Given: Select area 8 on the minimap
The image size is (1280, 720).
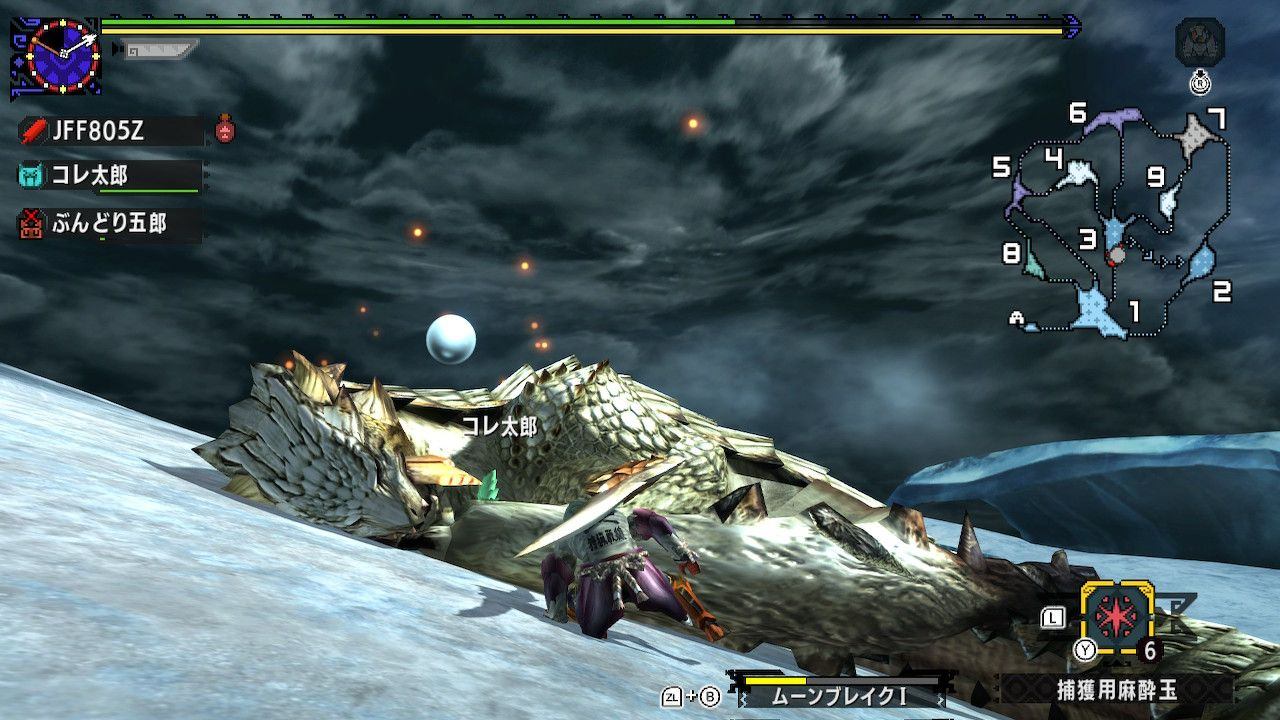Looking at the screenshot, I should click(1034, 262).
